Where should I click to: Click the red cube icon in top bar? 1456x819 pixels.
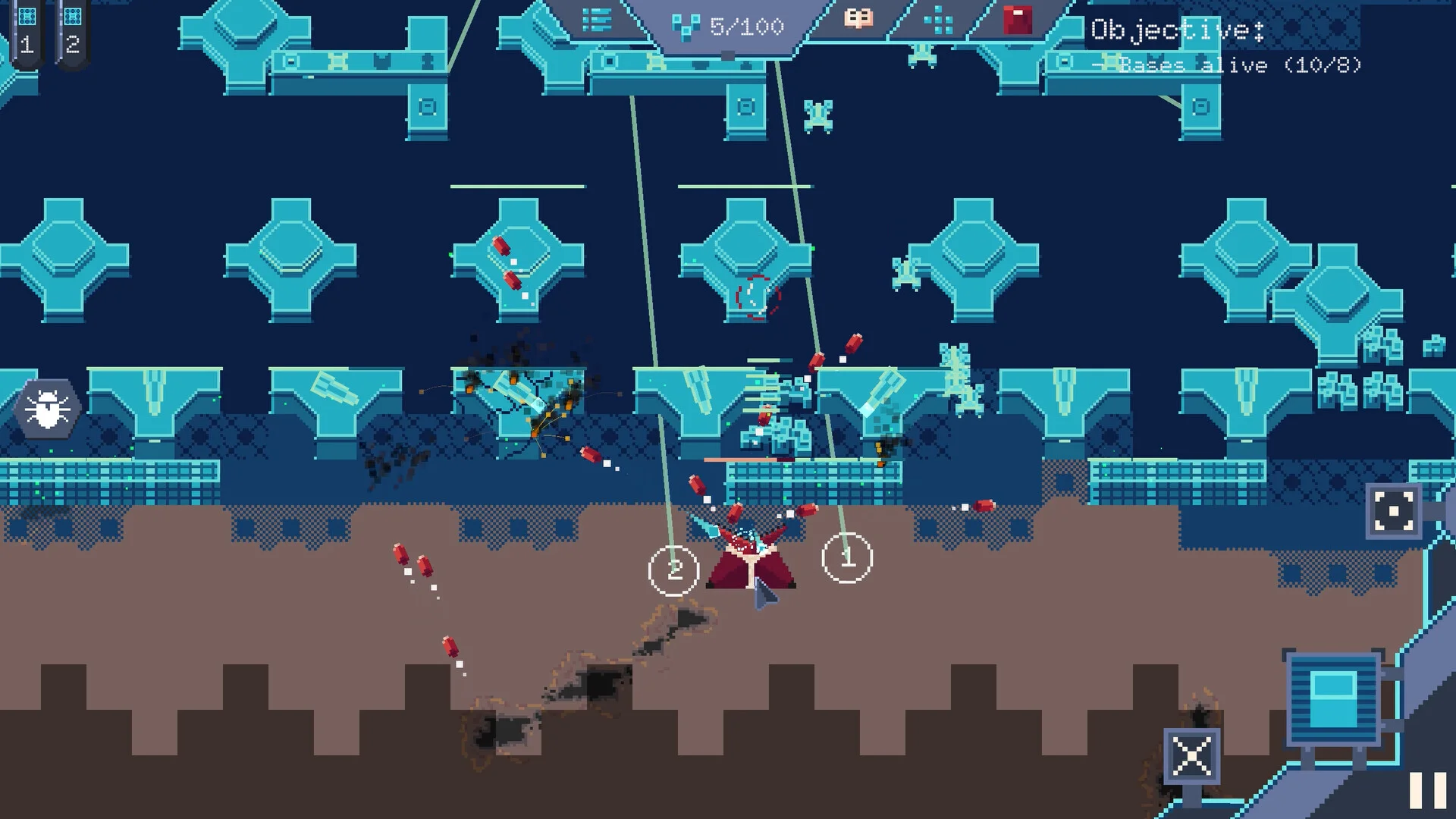pyautogui.click(x=1017, y=20)
